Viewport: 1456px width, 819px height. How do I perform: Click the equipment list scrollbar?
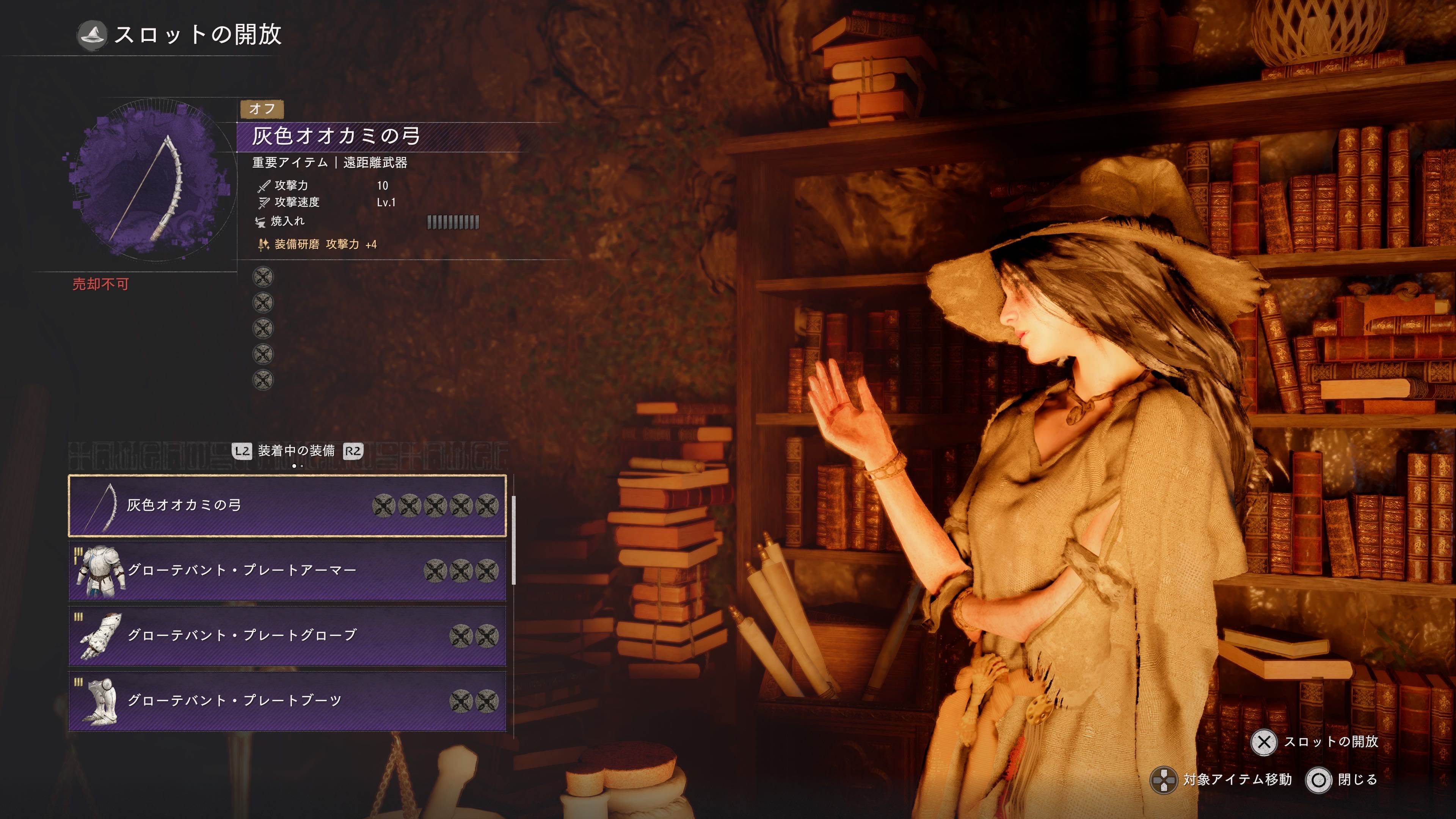[x=513, y=540]
